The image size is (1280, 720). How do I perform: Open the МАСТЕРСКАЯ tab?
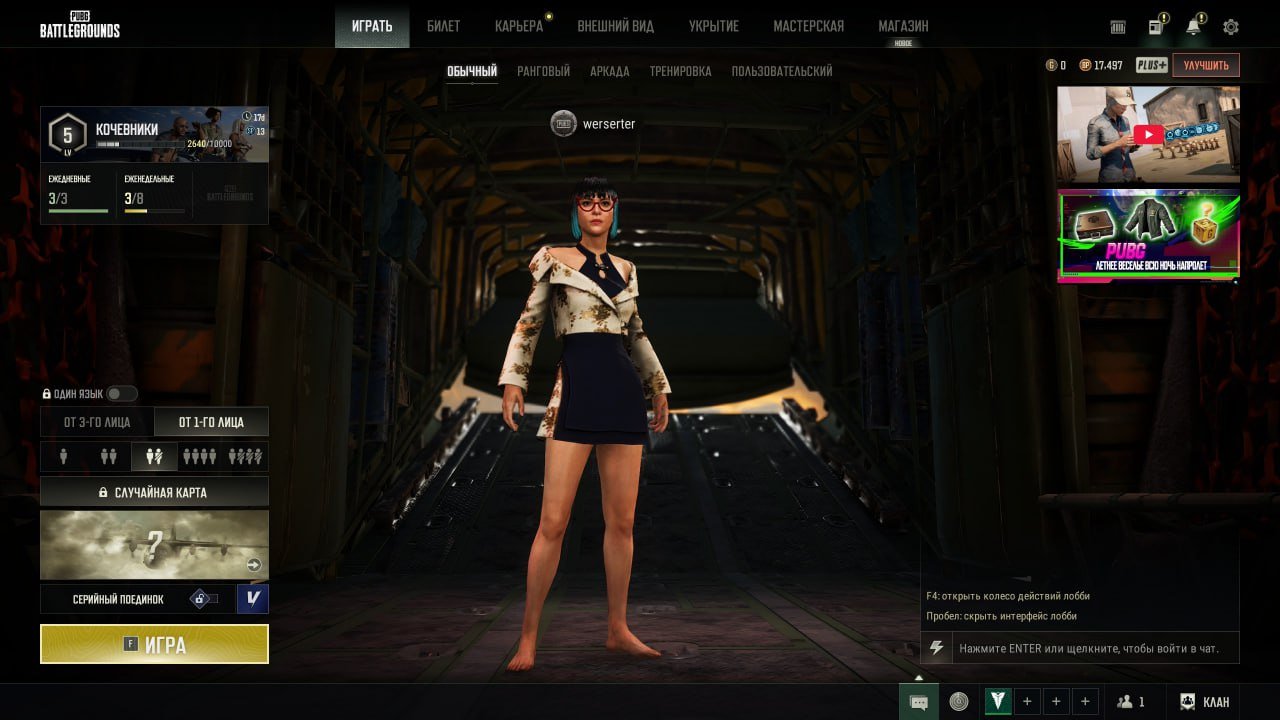[x=808, y=26]
